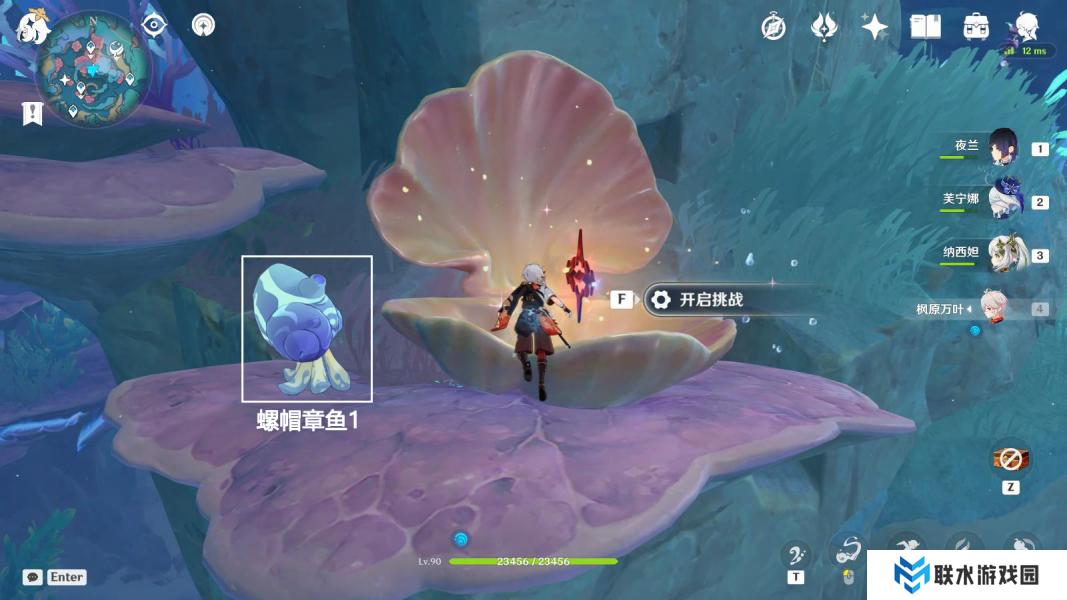Open the backpack inventory

pos(976,27)
